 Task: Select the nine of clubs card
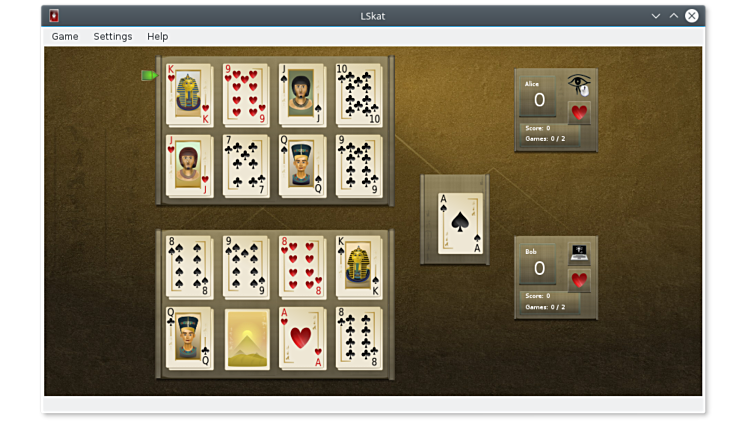click(359, 166)
